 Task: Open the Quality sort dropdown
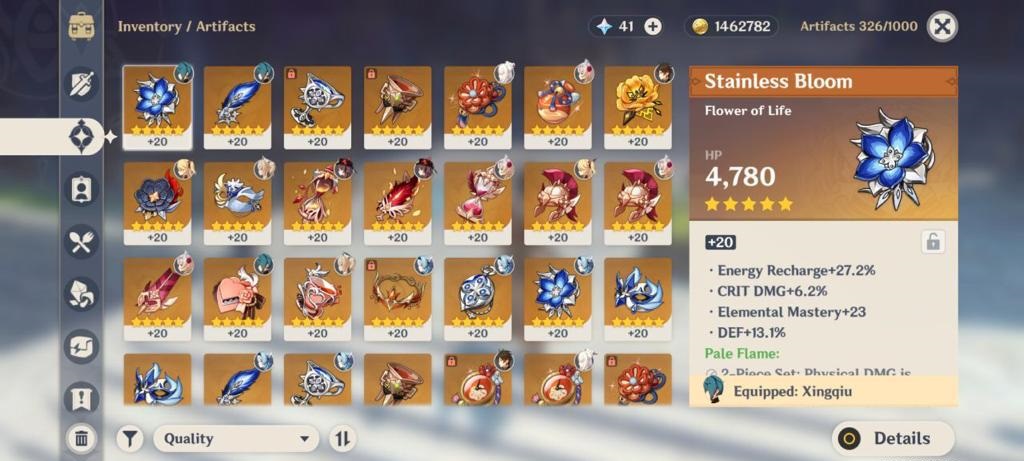tap(235, 438)
